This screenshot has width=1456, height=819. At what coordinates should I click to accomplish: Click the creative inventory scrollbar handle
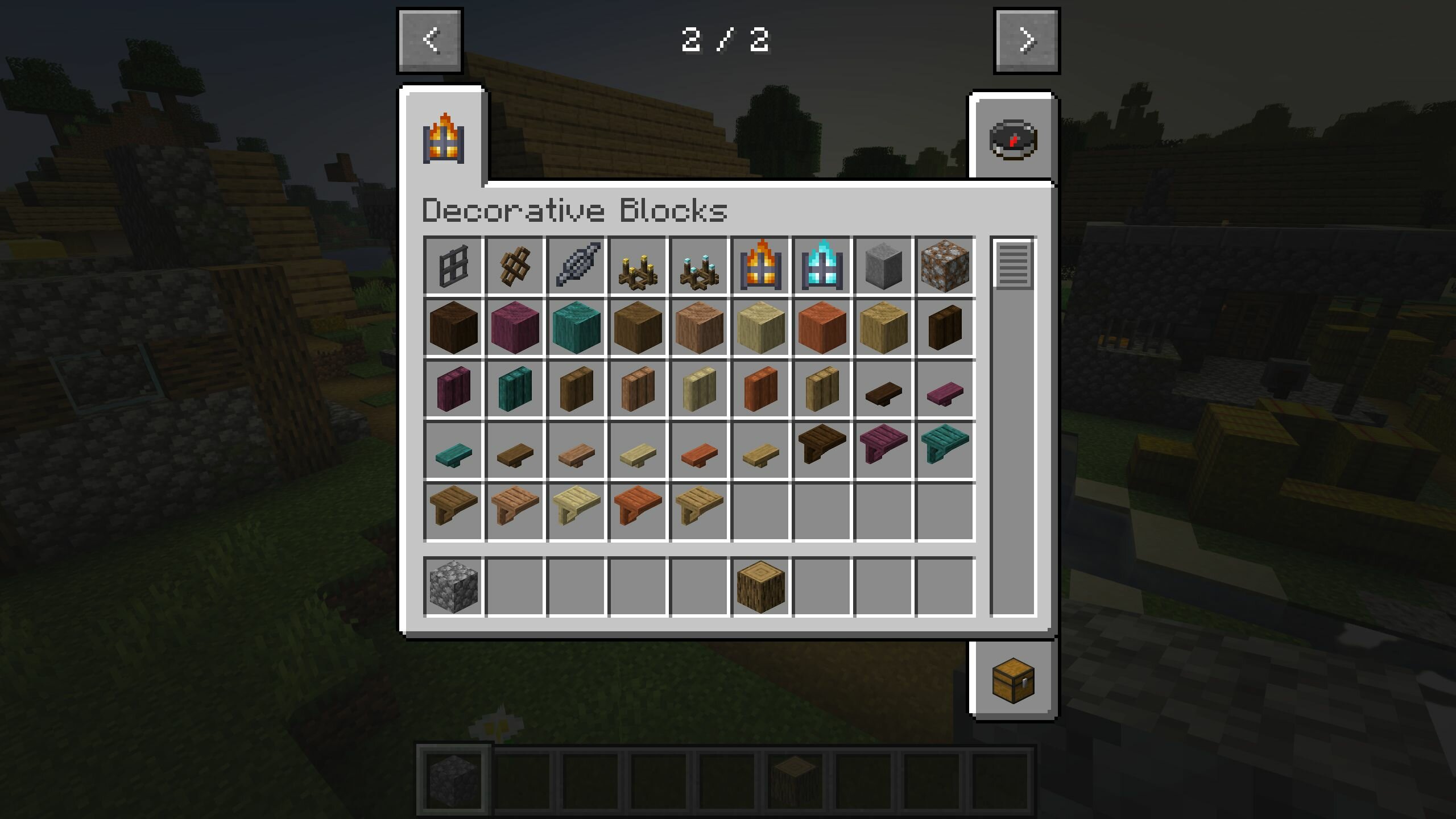tap(1013, 264)
